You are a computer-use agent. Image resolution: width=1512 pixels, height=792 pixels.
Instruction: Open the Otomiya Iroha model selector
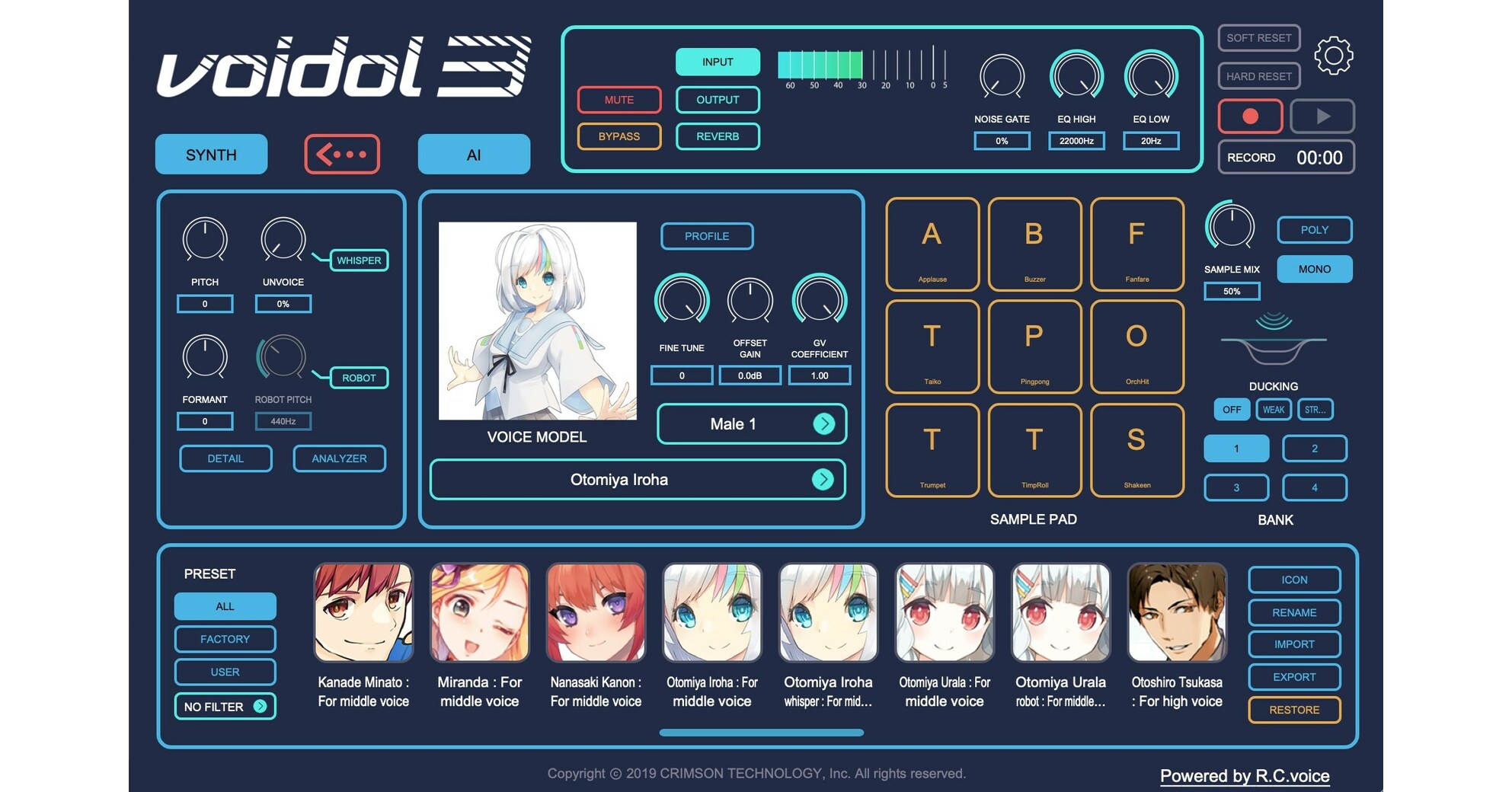[638, 479]
